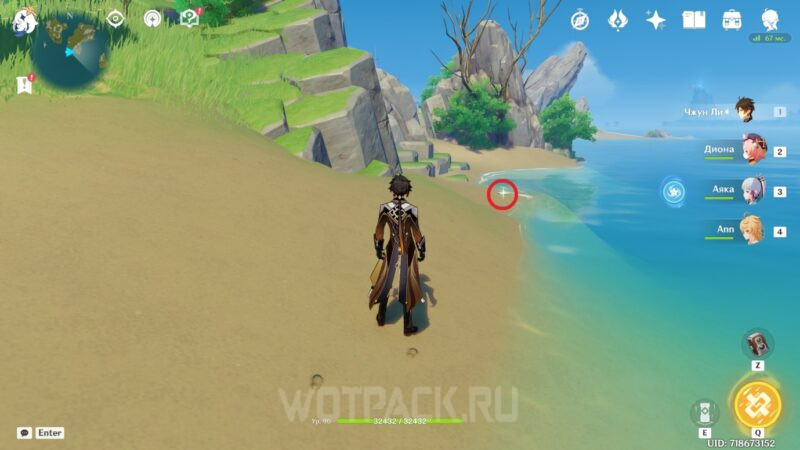Open the Paimon main menu
800x450 pixels.
click(24, 20)
